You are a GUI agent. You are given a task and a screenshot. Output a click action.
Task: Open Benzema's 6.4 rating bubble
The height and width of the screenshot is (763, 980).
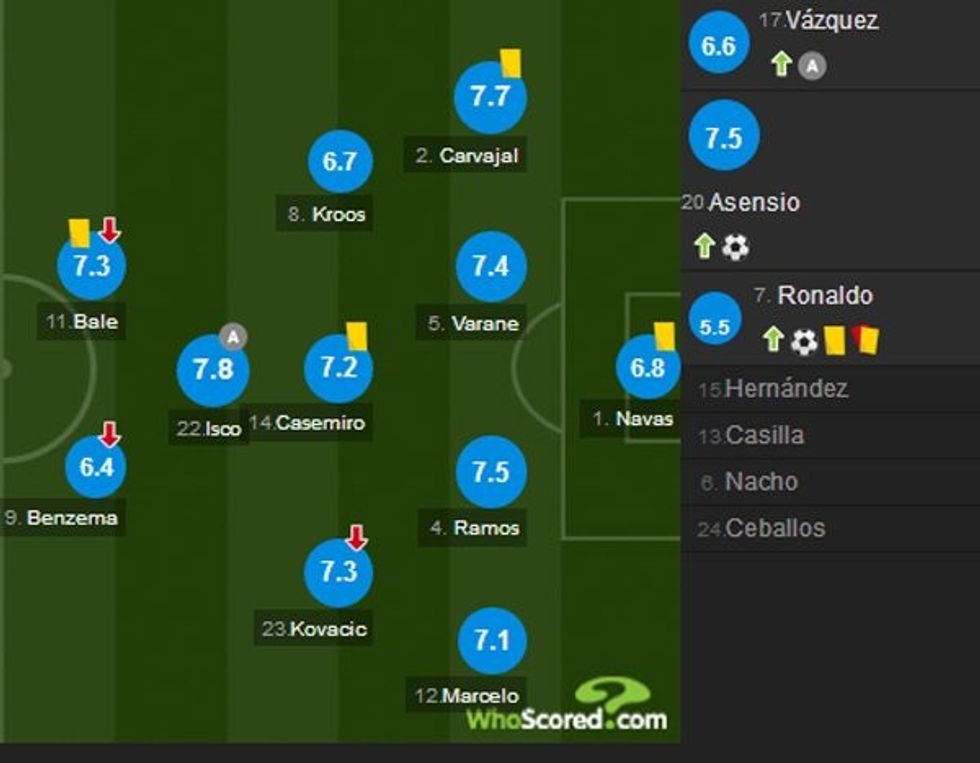pos(96,466)
